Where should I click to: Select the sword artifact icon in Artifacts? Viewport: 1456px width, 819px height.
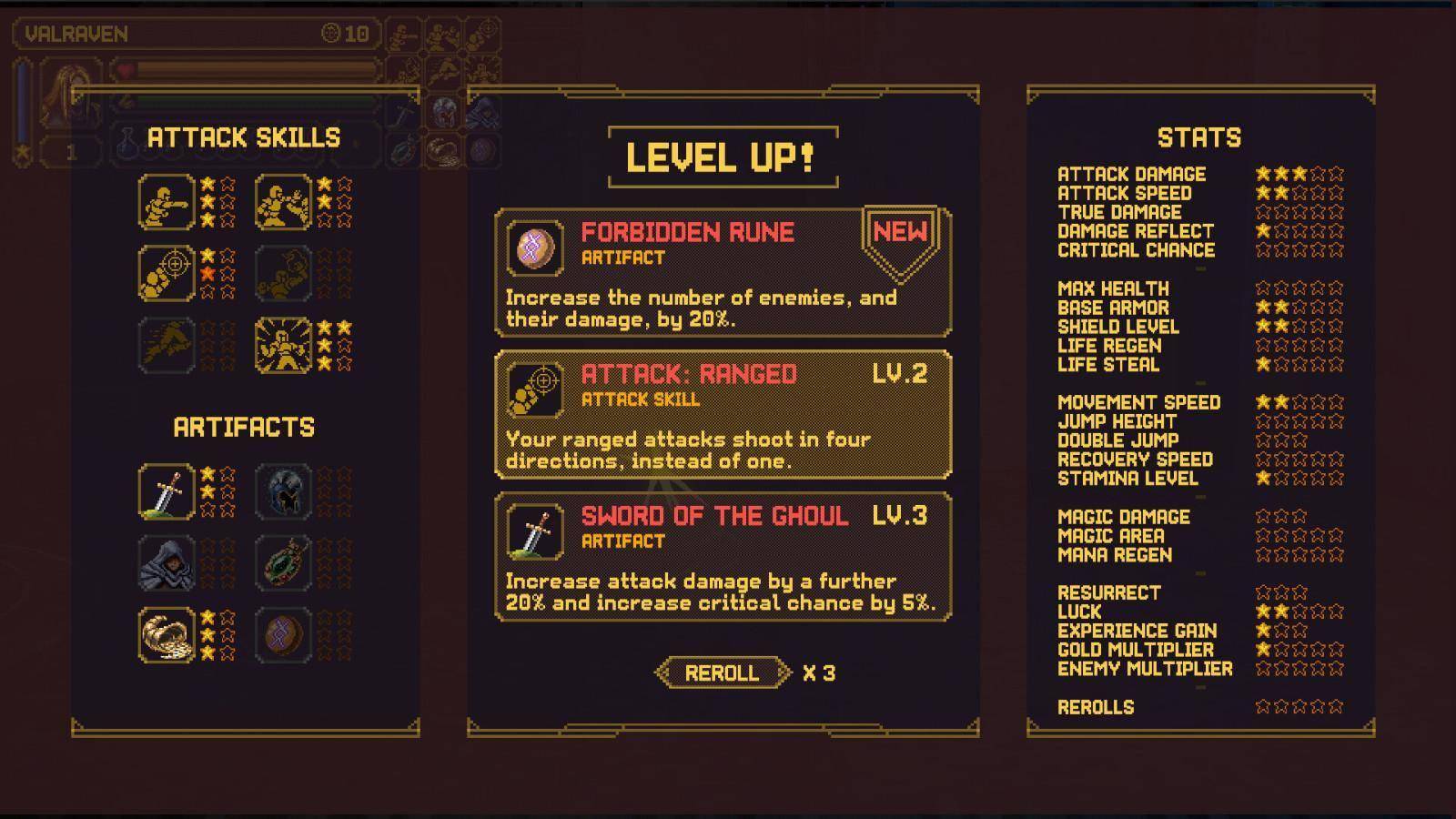pos(167,492)
